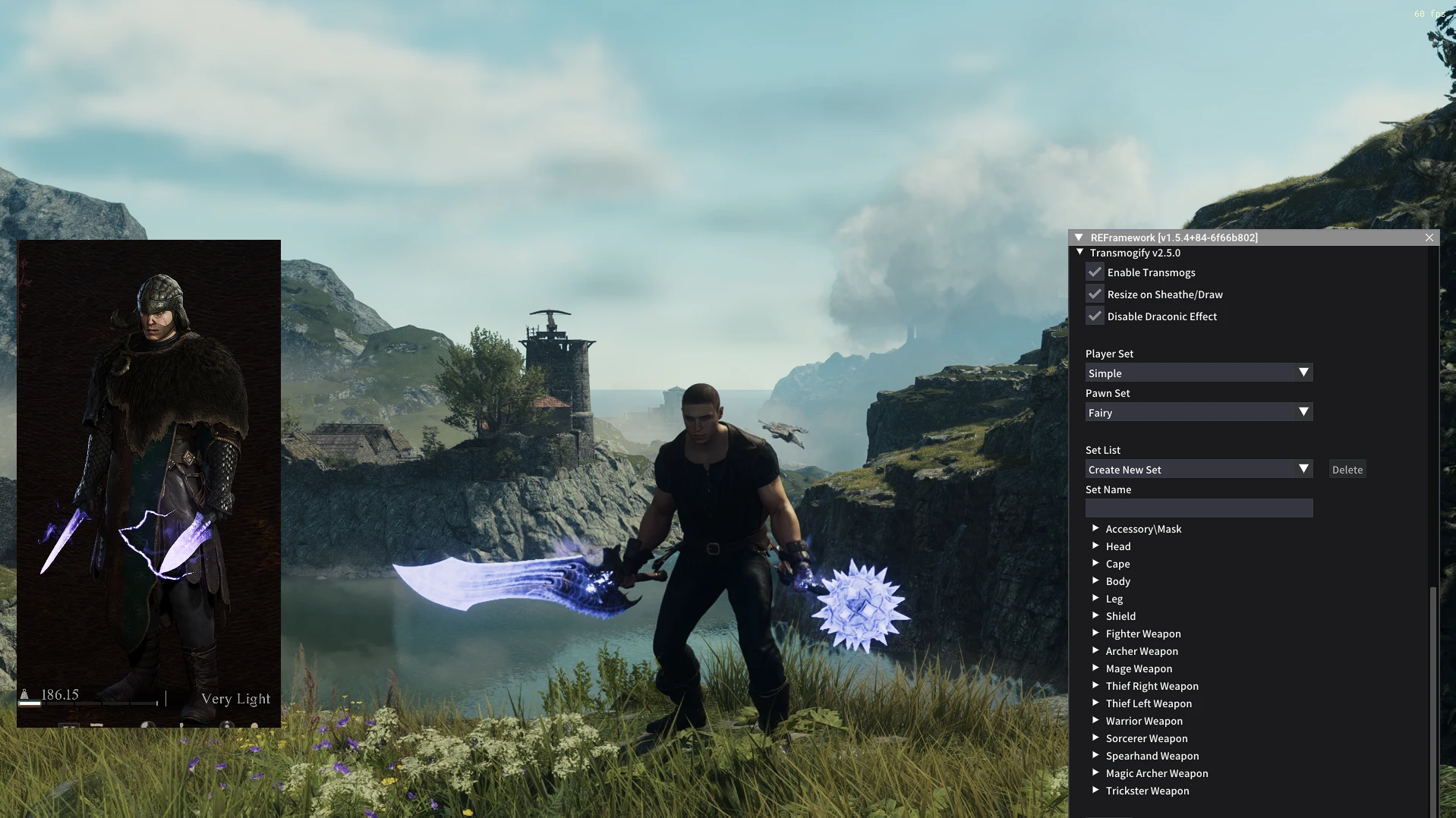Focus the Set Name text field
Viewport: 1456px width, 818px height.
[1199, 508]
